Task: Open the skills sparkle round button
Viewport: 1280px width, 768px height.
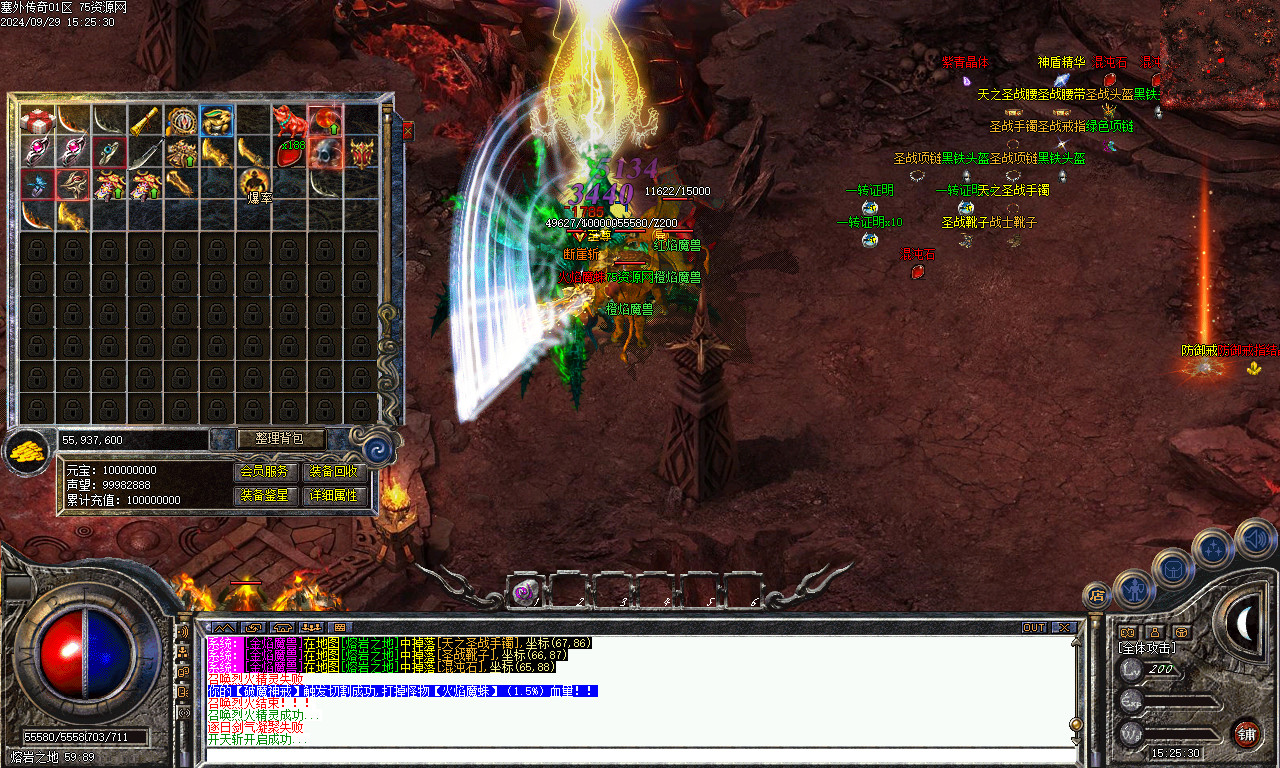Action: point(1213,548)
